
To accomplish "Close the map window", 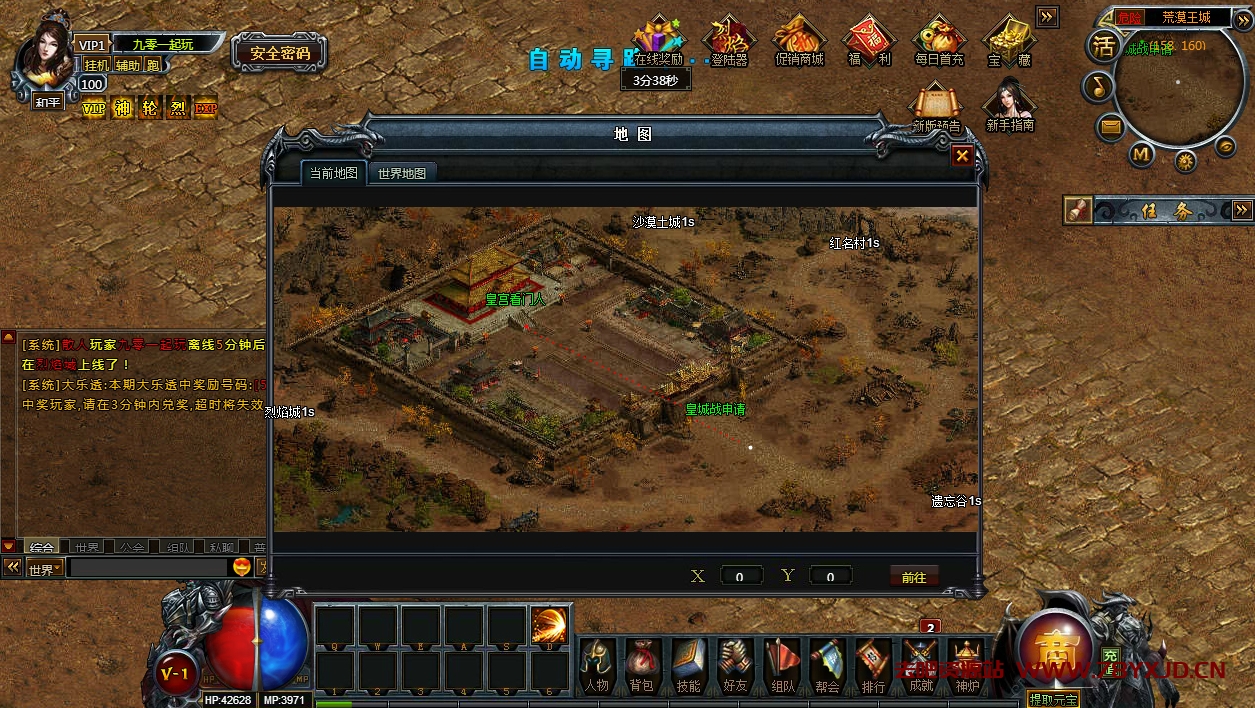I will point(962,156).
